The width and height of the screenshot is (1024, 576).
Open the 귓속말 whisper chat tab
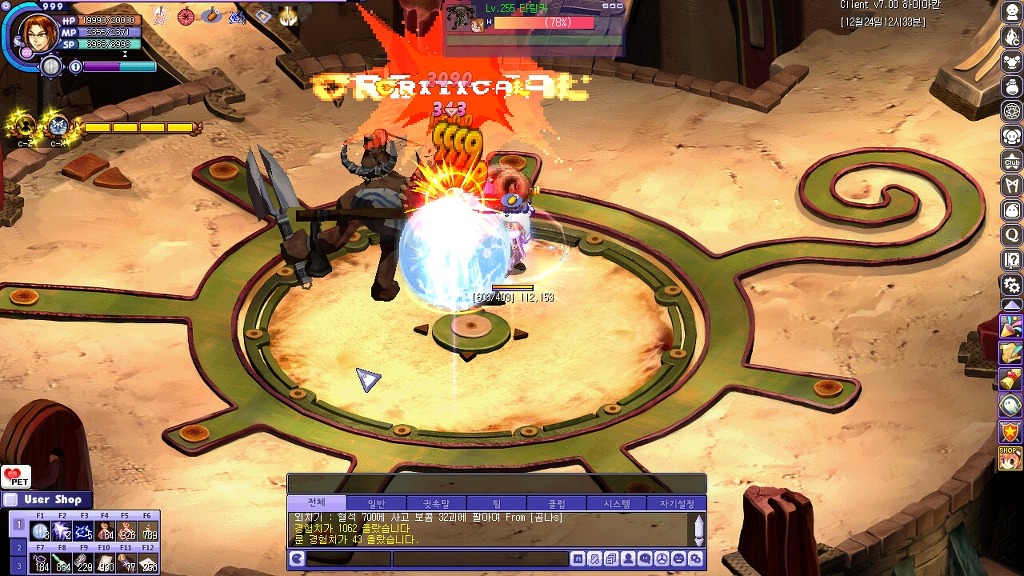[436, 503]
